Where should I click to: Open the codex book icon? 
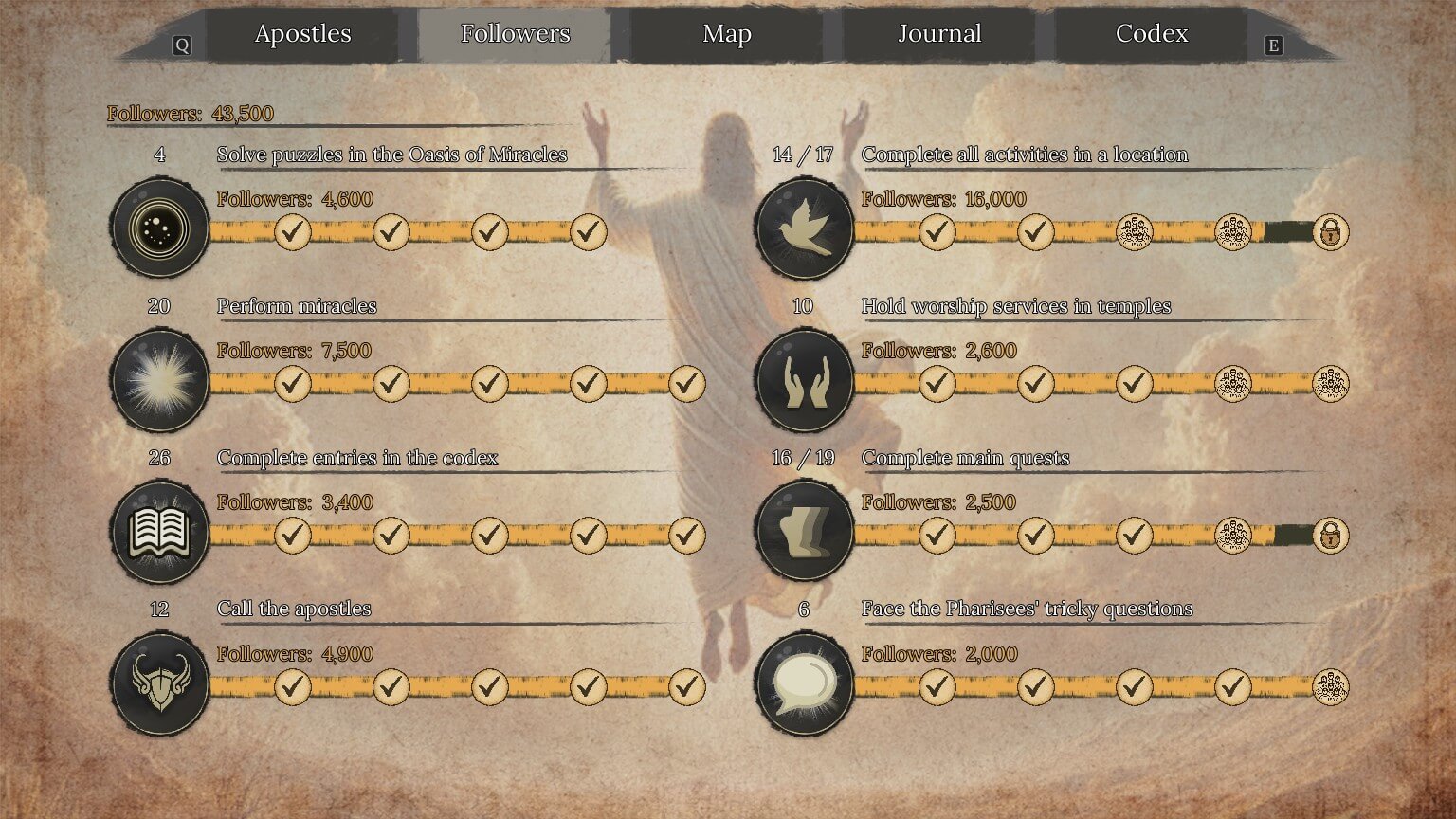tap(159, 532)
